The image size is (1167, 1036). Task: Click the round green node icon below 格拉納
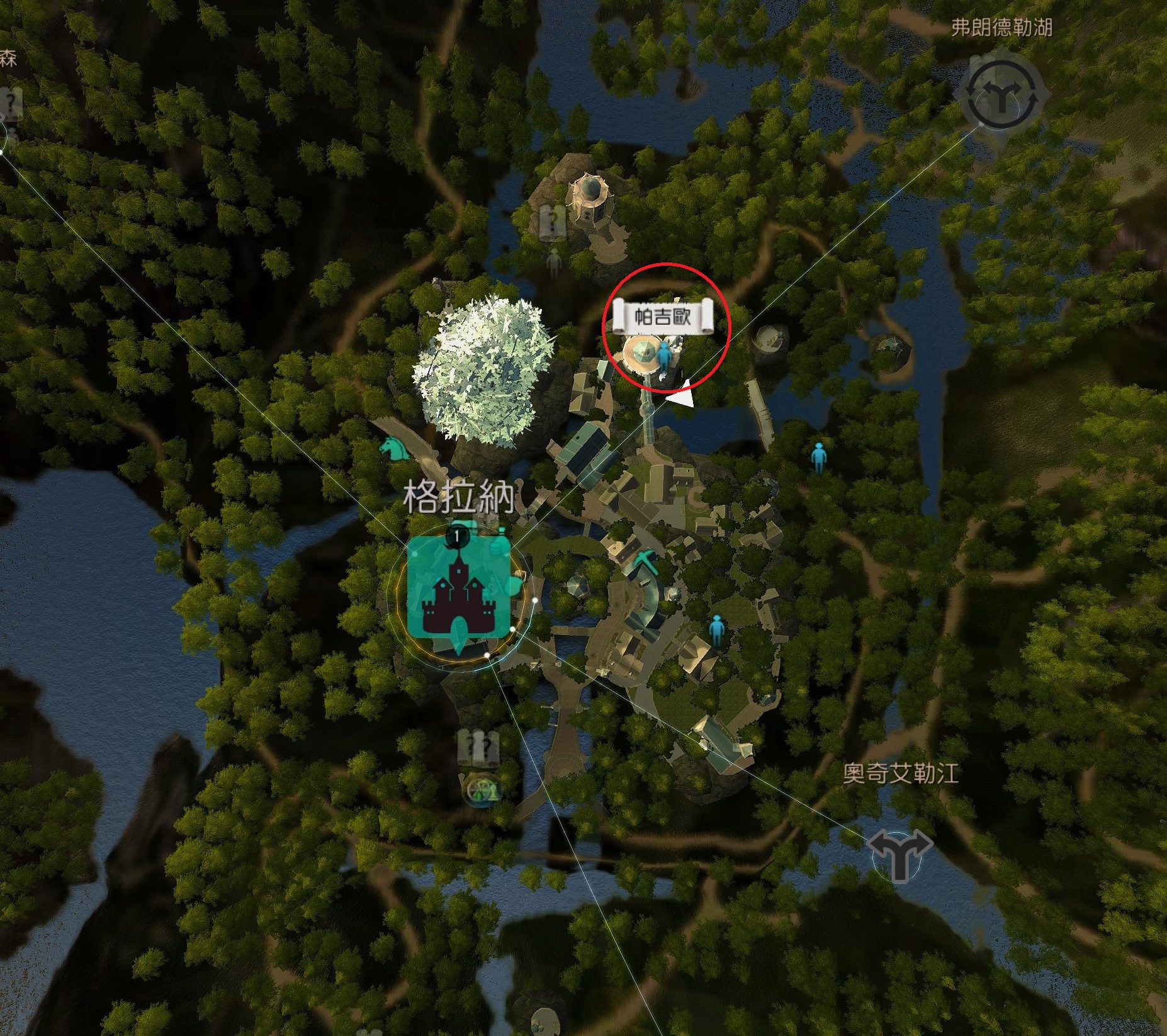[482, 789]
